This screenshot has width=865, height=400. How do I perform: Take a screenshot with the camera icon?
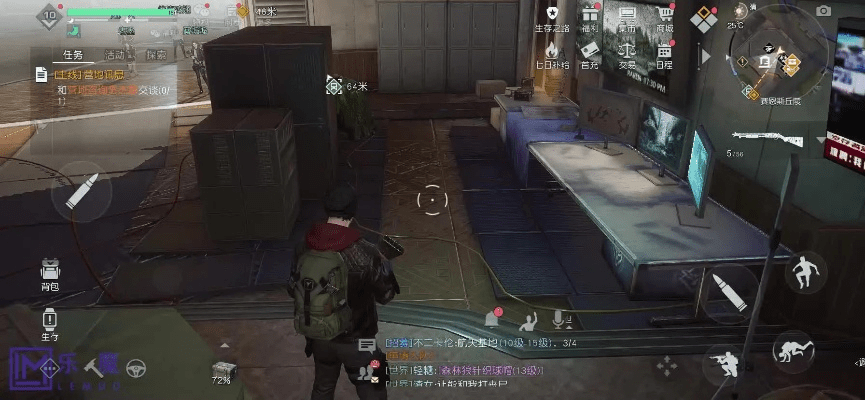[x=823, y=11]
